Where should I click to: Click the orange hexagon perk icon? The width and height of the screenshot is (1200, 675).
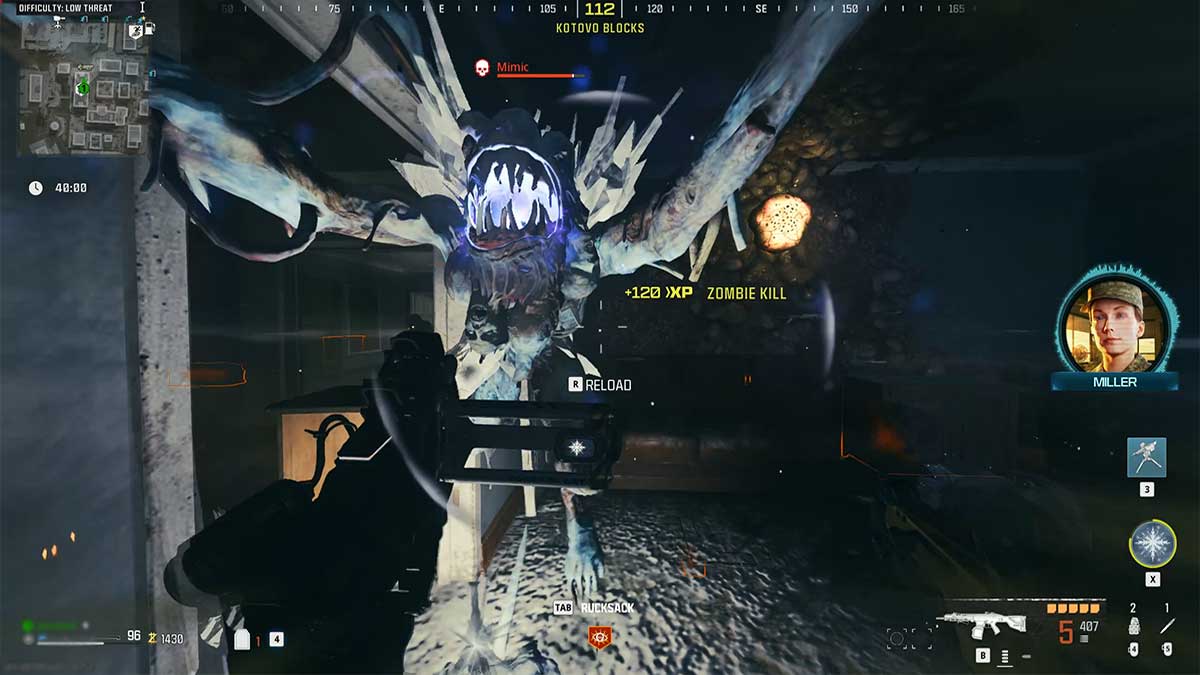pos(599,634)
